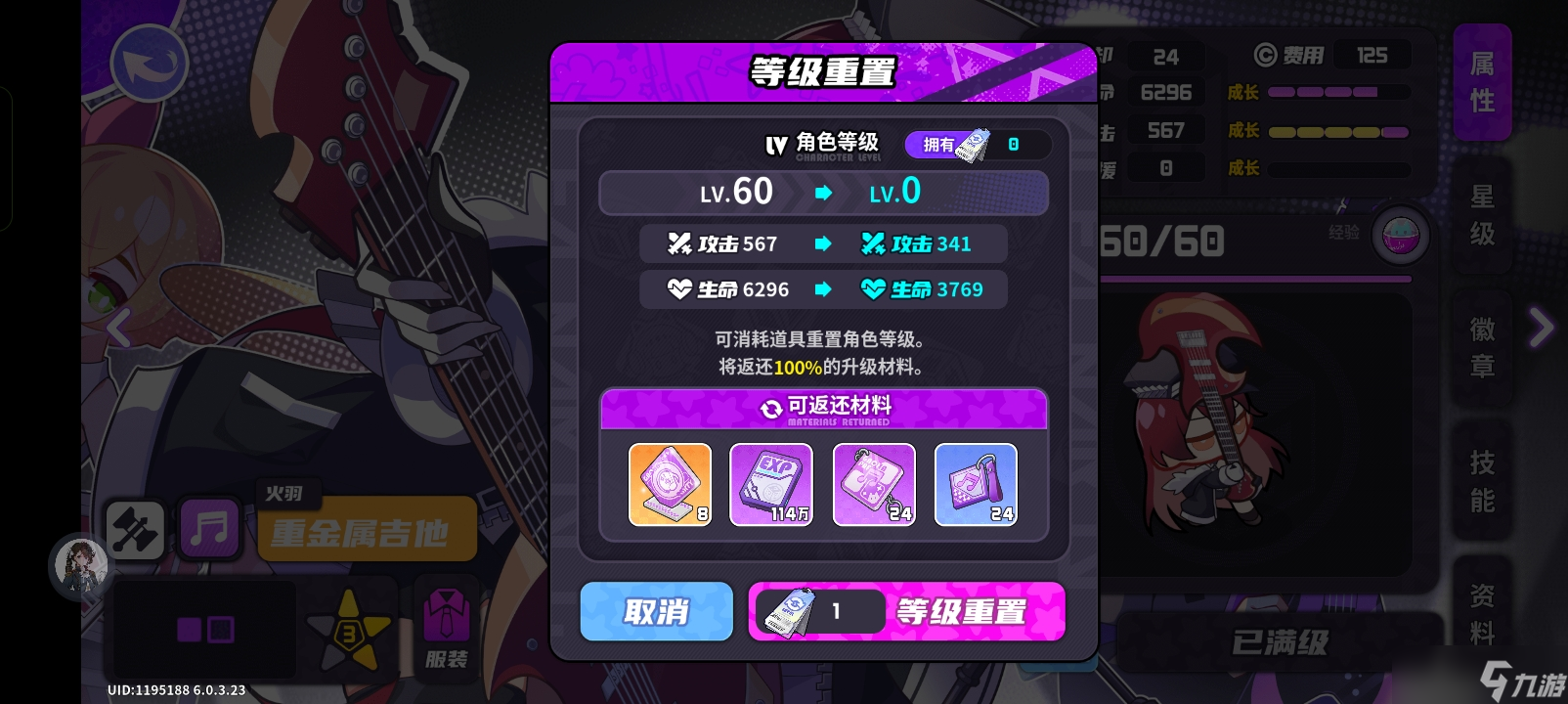Tap the blue music tag material showing 24
Screen dimensions: 1568x704
(x=975, y=484)
